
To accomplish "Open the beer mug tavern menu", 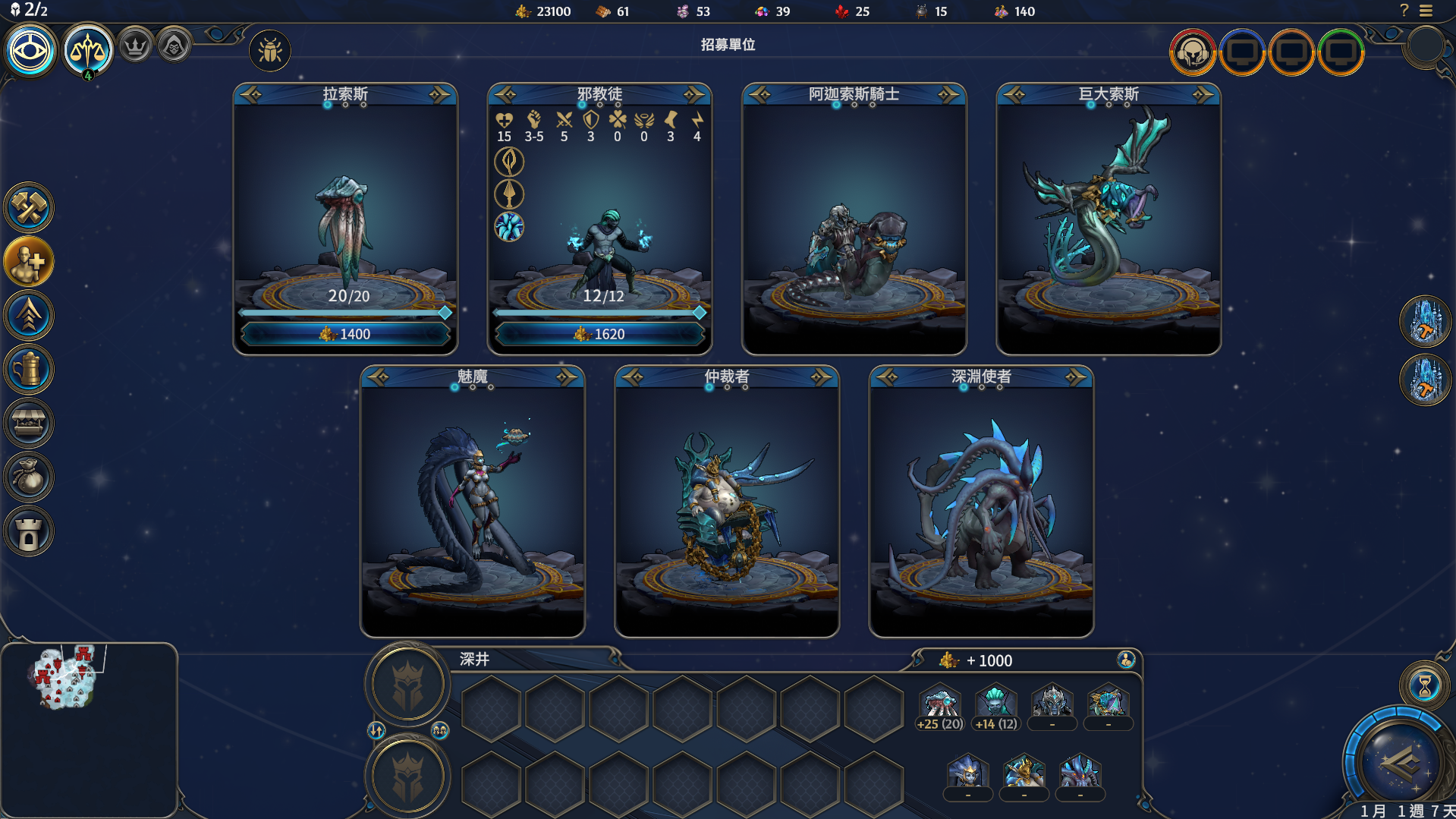I will pyautogui.click(x=29, y=370).
